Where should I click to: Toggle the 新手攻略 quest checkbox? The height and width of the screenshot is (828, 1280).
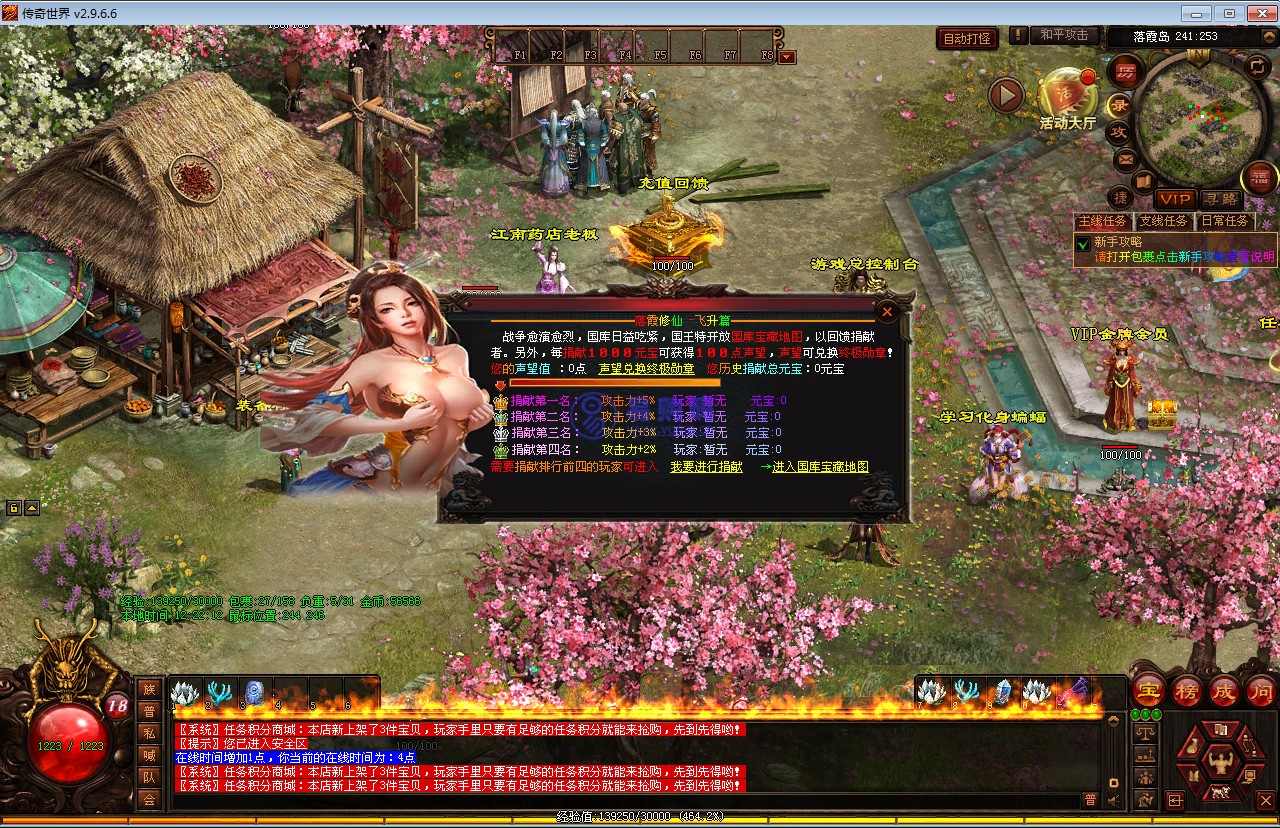coord(1082,243)
